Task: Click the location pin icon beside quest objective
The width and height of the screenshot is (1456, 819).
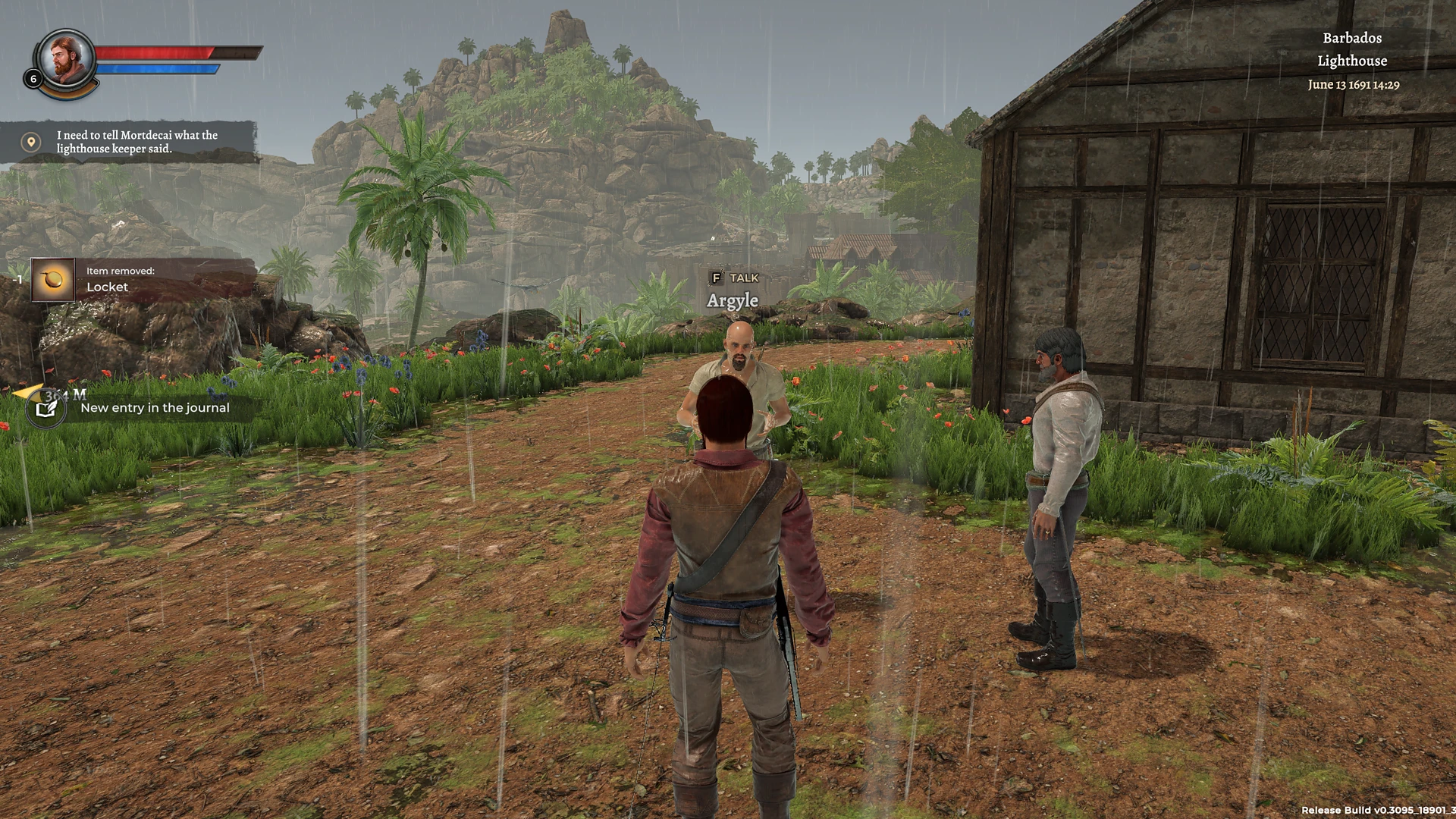Action: tap(30, 142)
